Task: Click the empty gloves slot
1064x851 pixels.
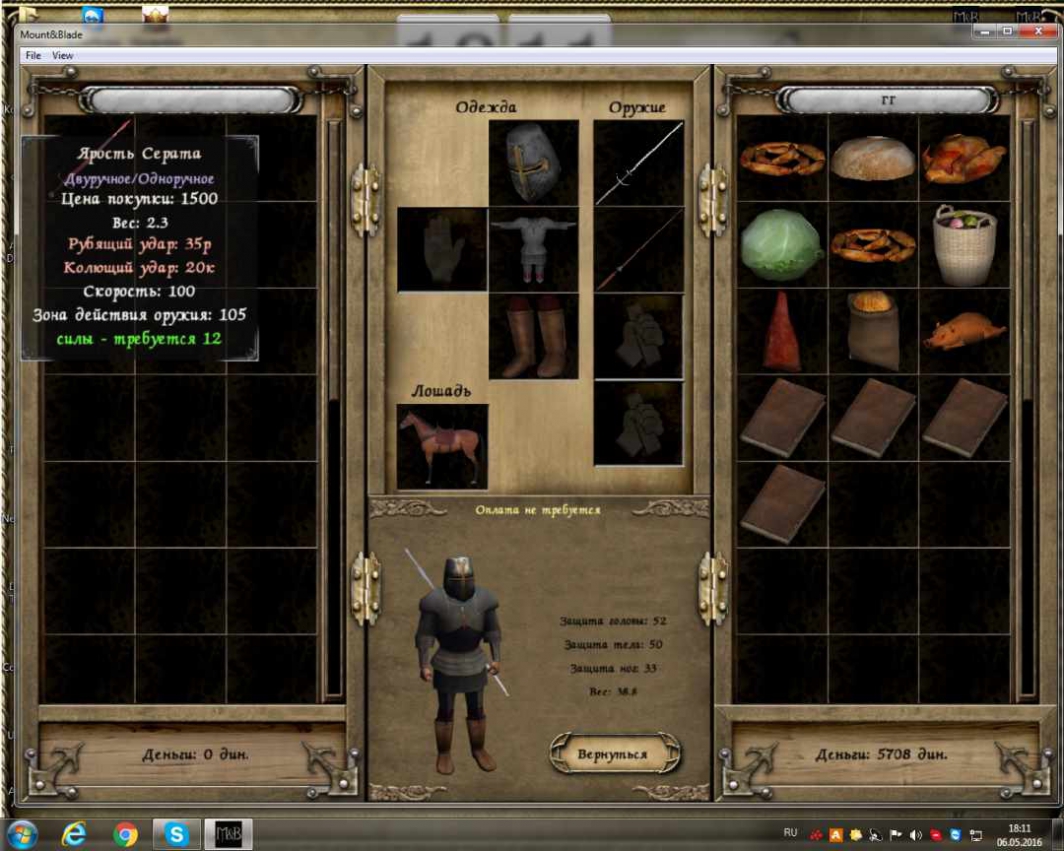Action: [442, 249]
